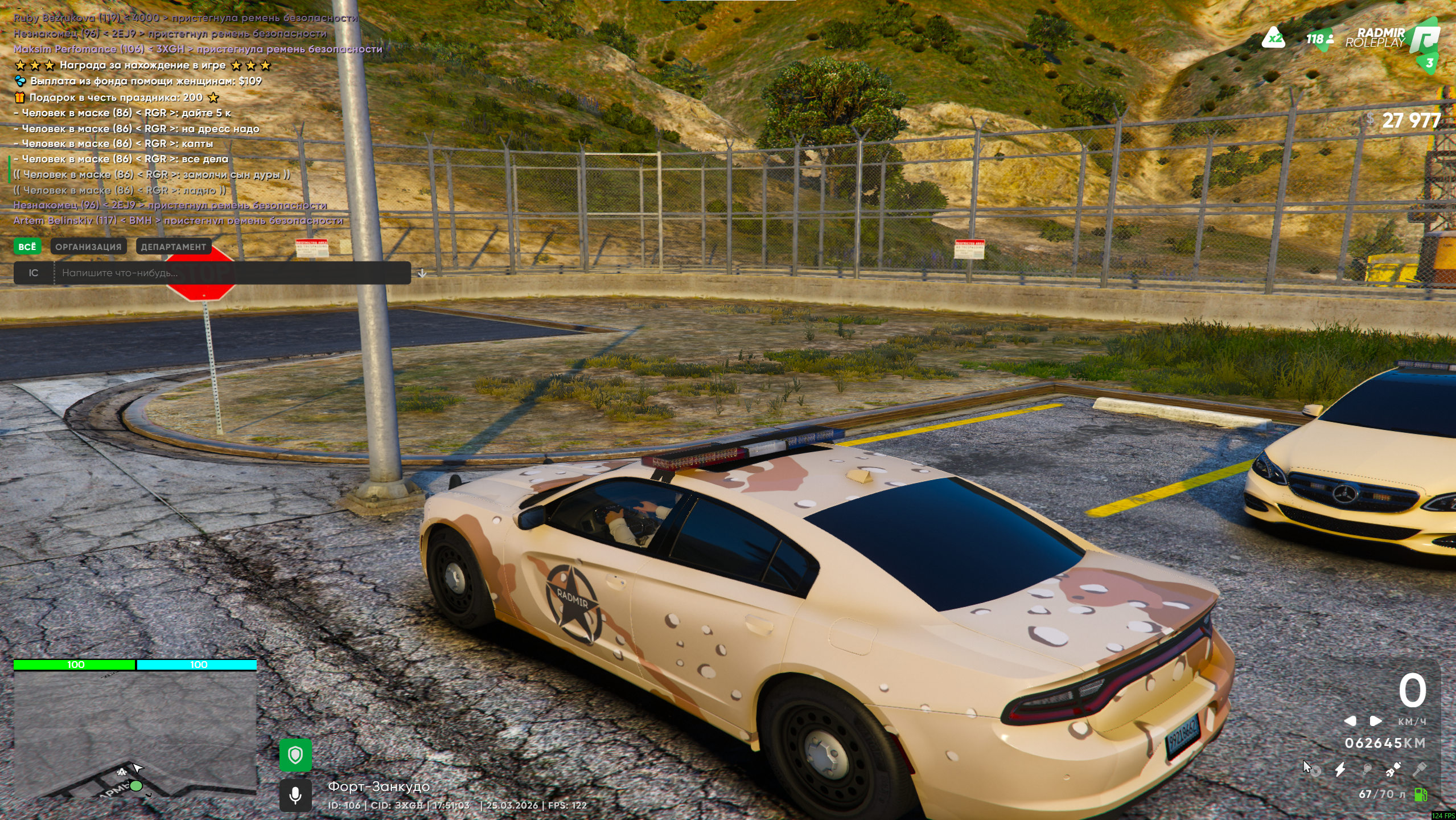Activate the left turn signal arrow

1350,721
